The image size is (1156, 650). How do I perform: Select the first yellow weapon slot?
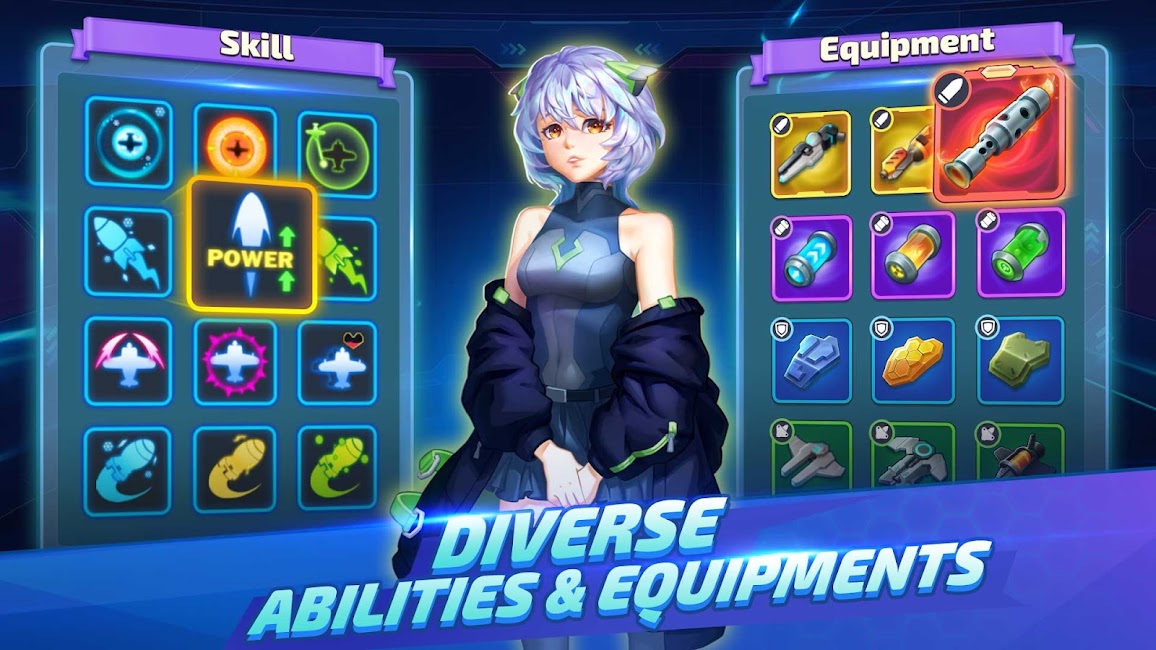[811, 154]
